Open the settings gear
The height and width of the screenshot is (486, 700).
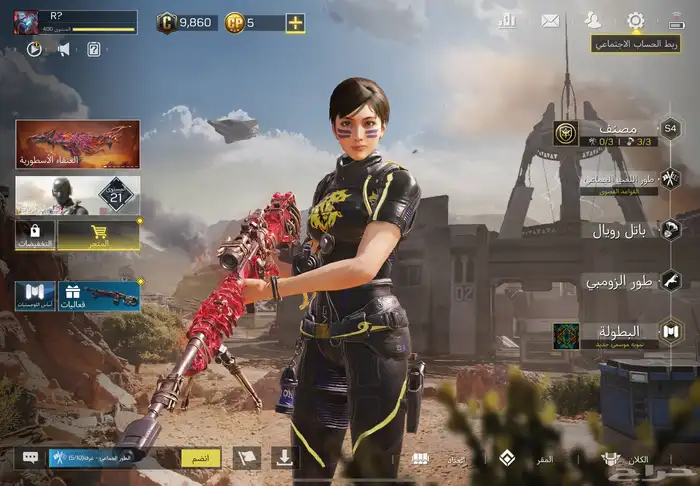point(635,20)
